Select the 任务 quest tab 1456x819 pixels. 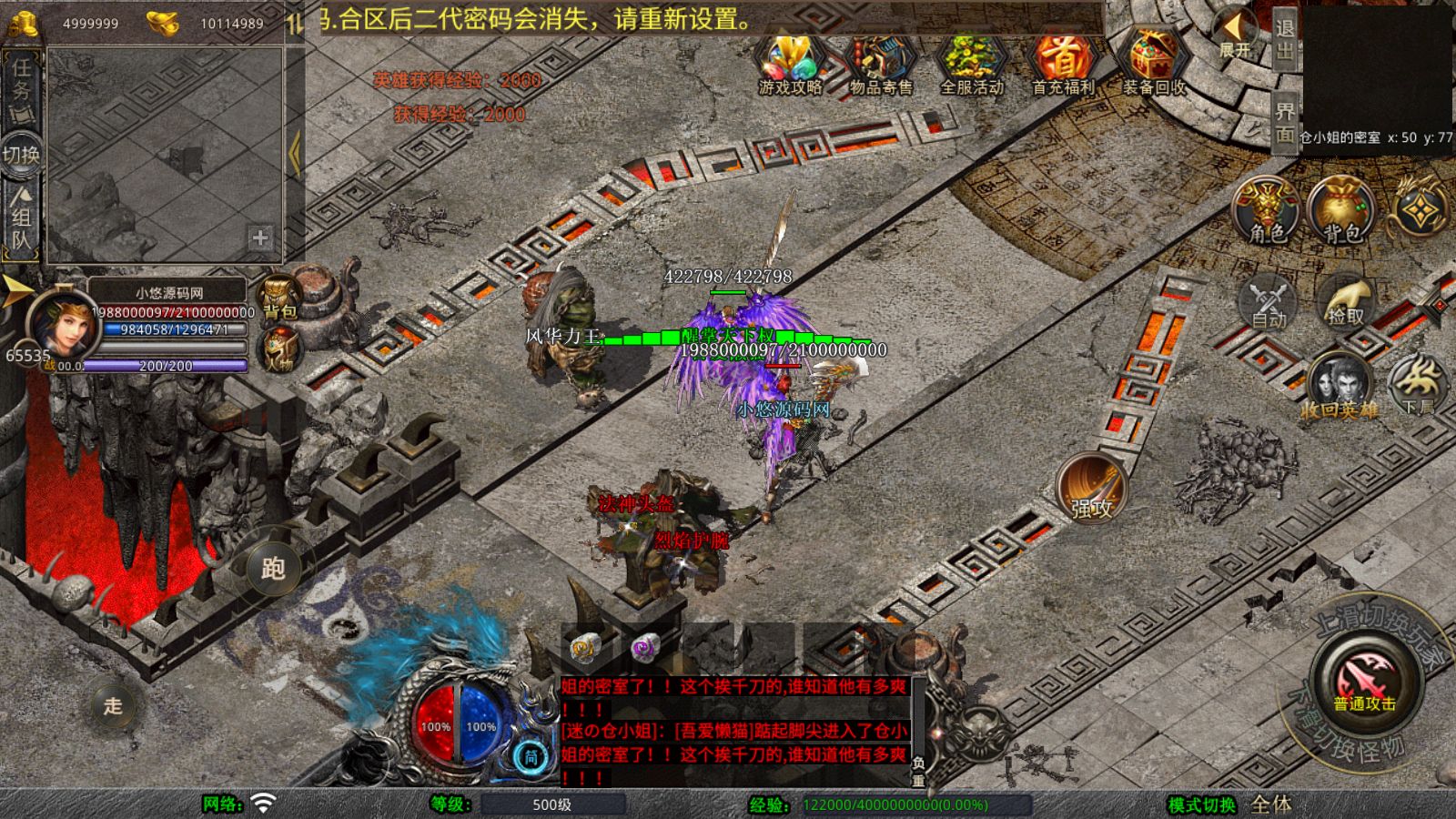pyautogui.click(x=19, y=82)
